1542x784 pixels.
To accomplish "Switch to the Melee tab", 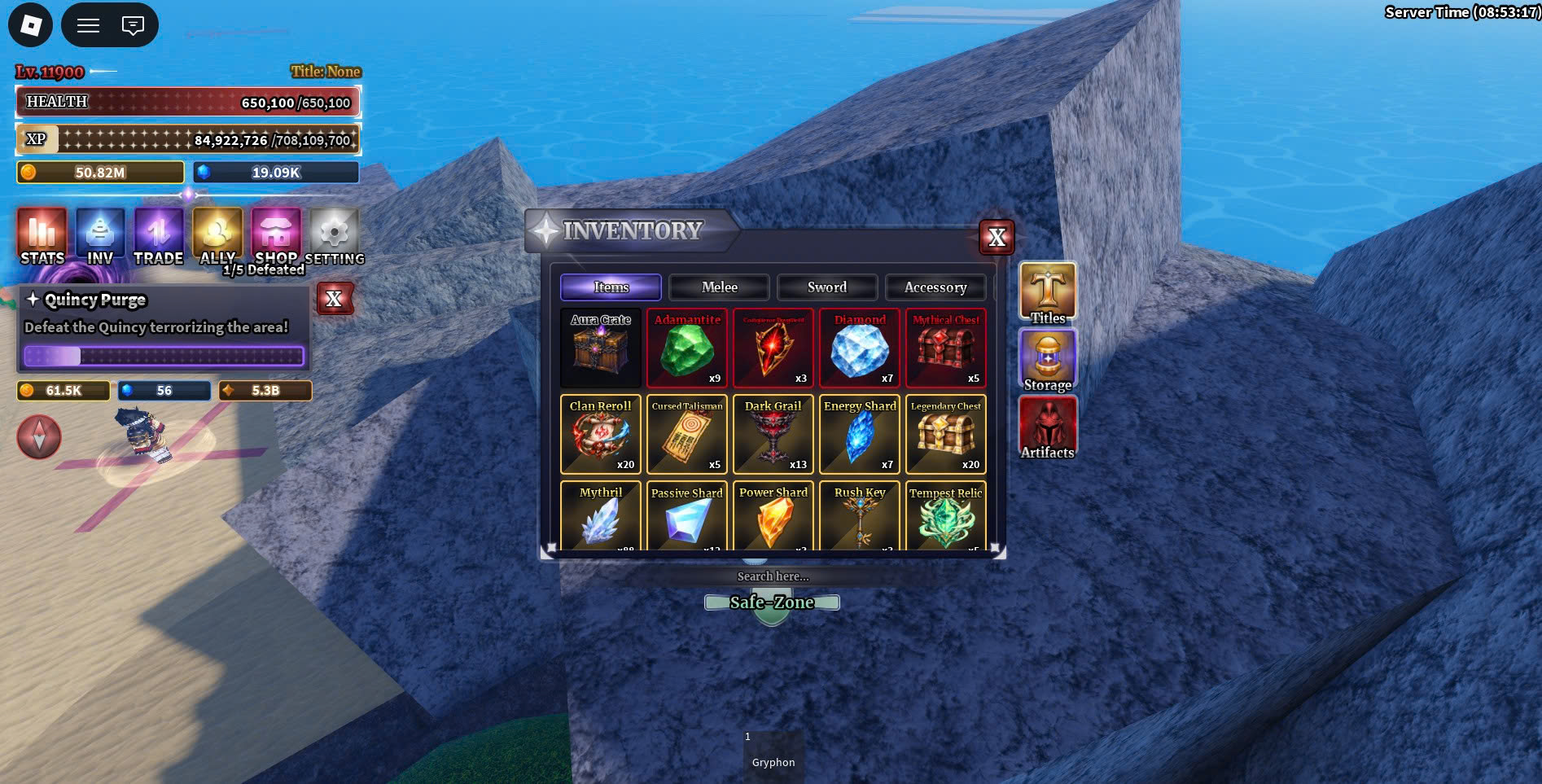I will coord(719,287).
